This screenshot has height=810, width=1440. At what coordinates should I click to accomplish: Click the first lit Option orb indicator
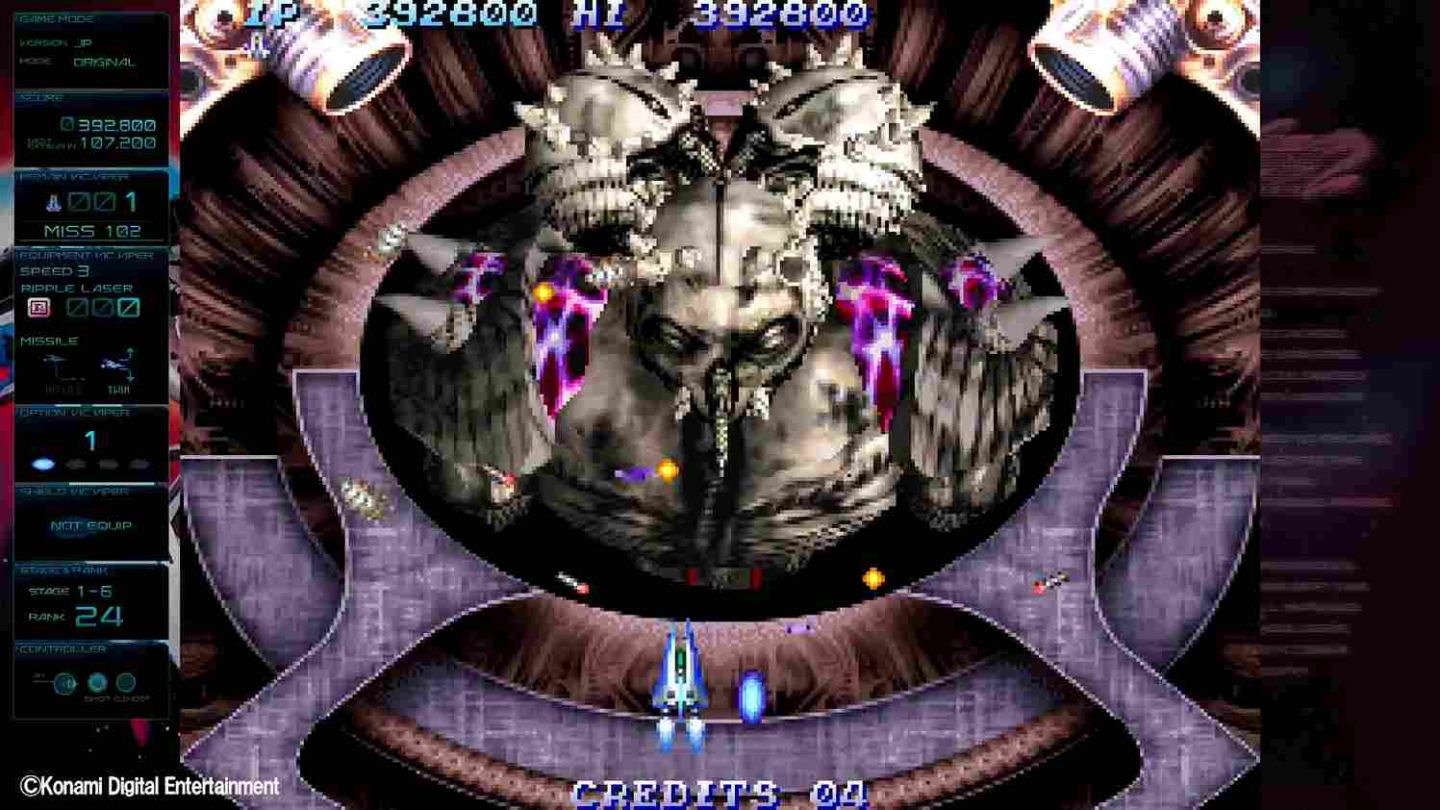point(43,463)
